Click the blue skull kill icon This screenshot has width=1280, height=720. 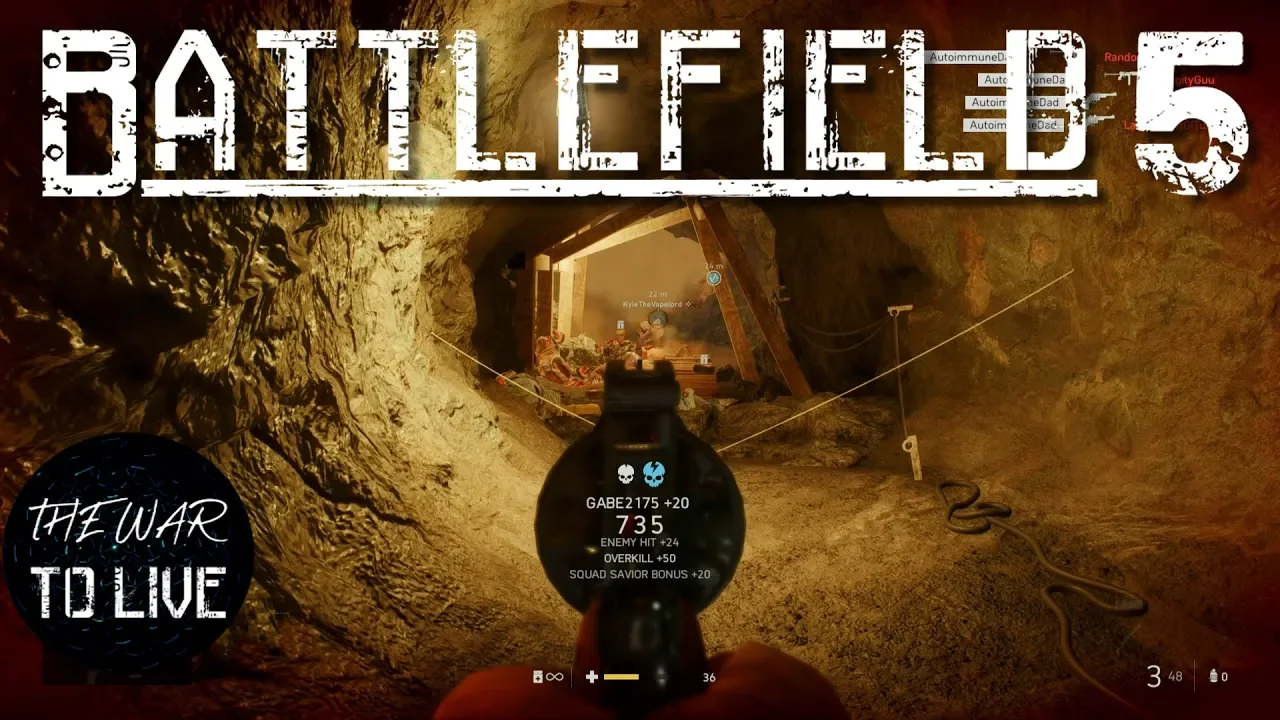(x=654, y=473)
